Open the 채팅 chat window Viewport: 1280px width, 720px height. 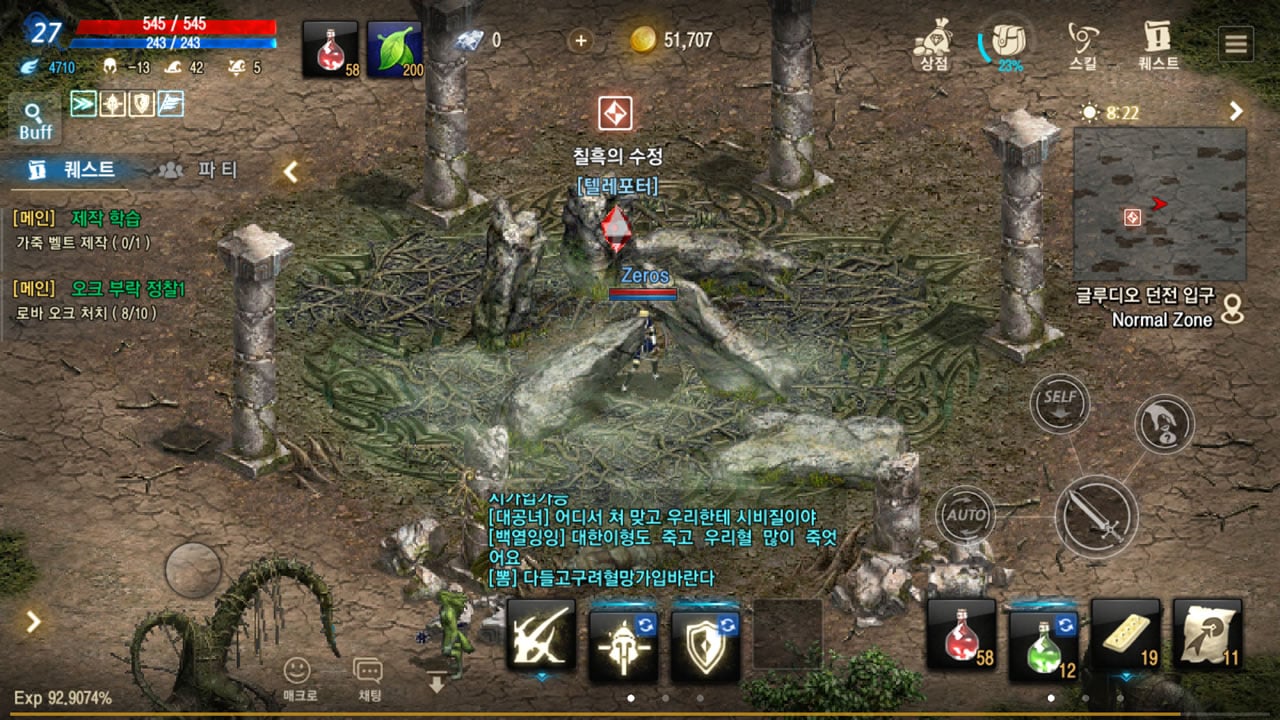[368, 679]
